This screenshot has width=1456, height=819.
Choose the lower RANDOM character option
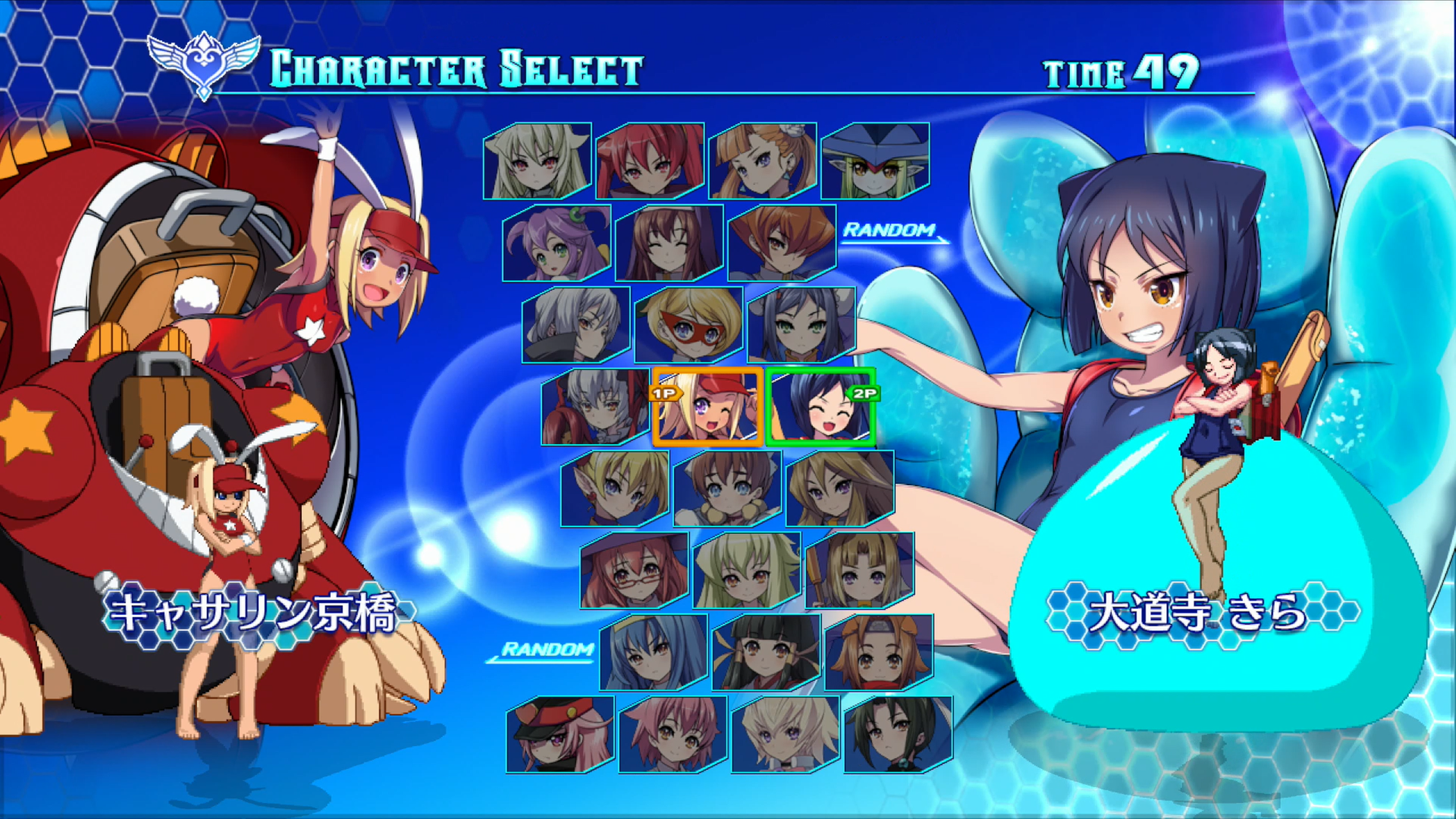click(548, 650)
